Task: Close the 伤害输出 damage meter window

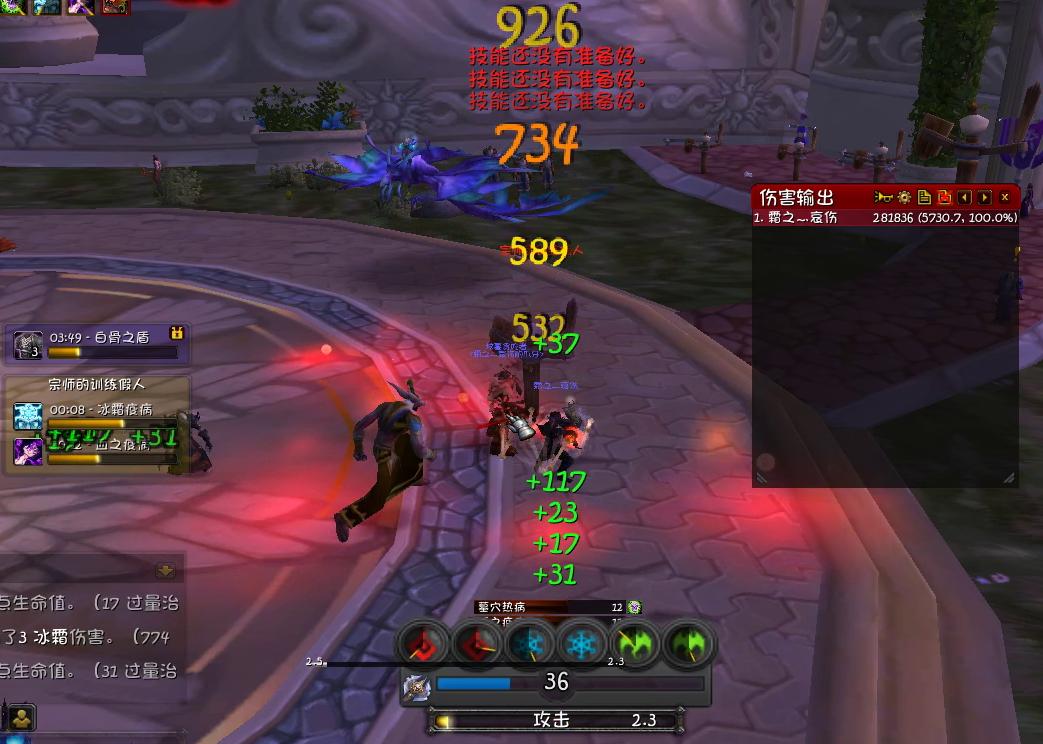Action: (x=1005, y=198)
